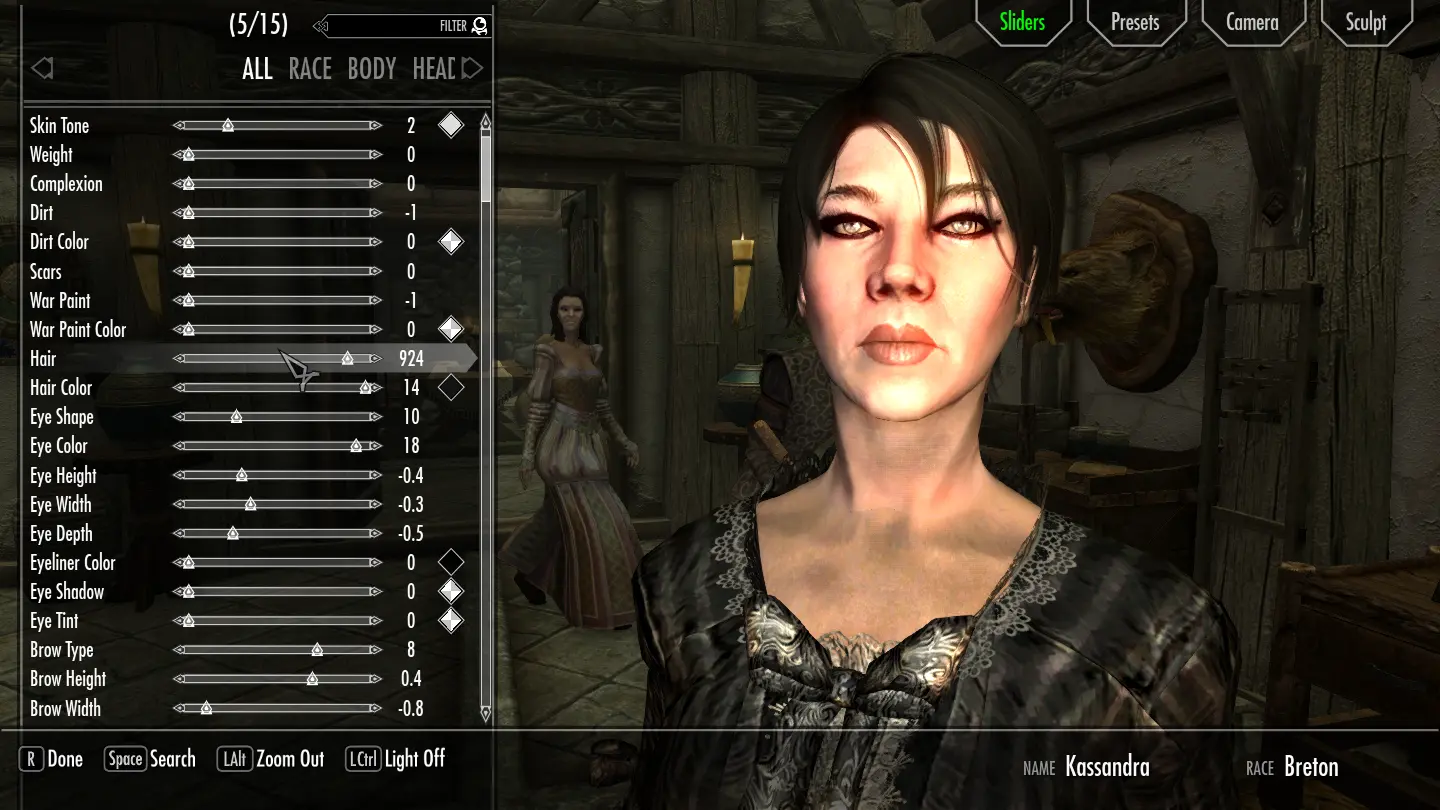Image resolution: width=1440 pixels, height=810 pixels.
Task: Select the Complexion row
Action: pyautogui.click(x=66, y=184)
